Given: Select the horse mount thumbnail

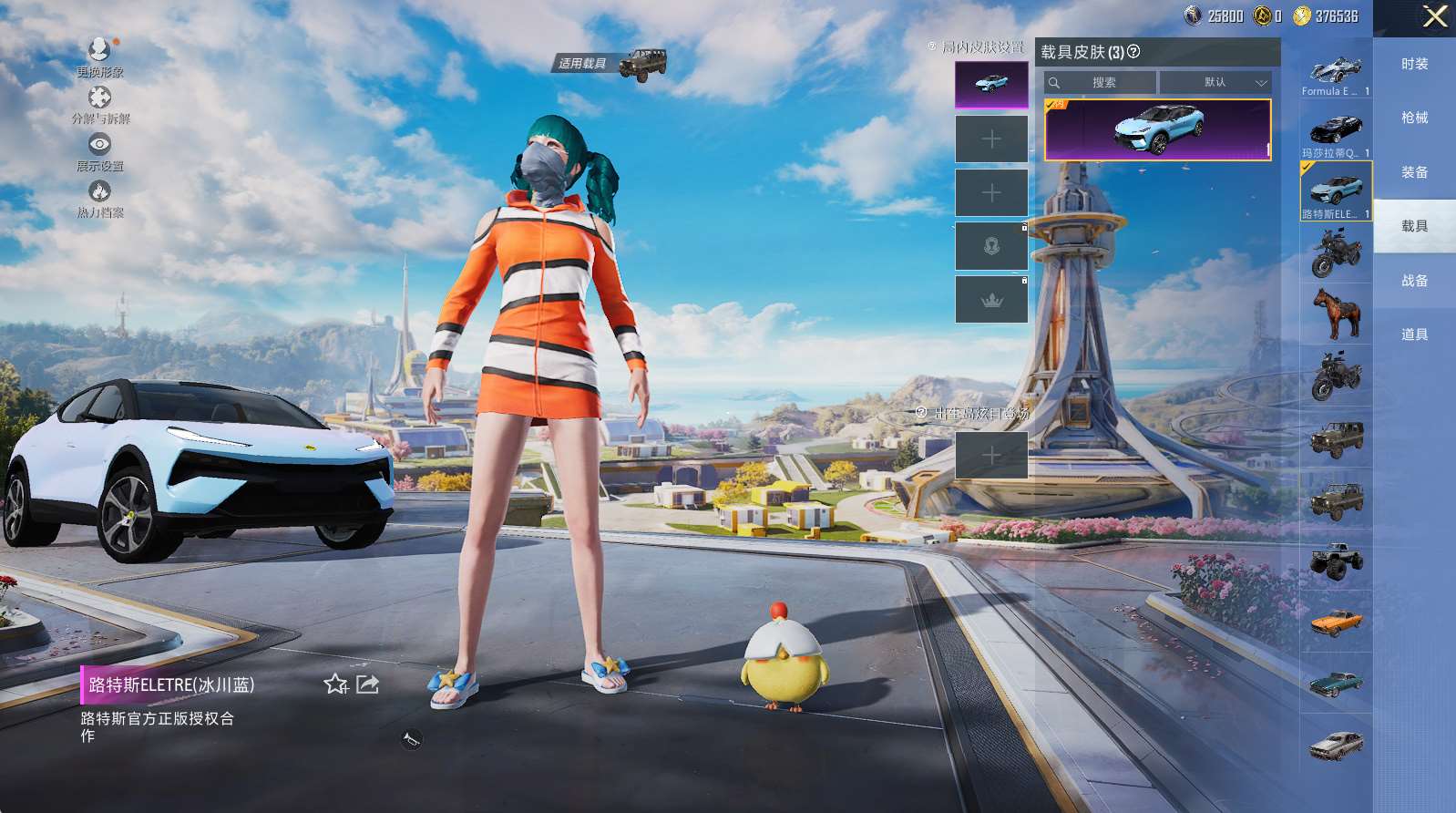Looking at the screenshot, I should (x=1336, y=313).
